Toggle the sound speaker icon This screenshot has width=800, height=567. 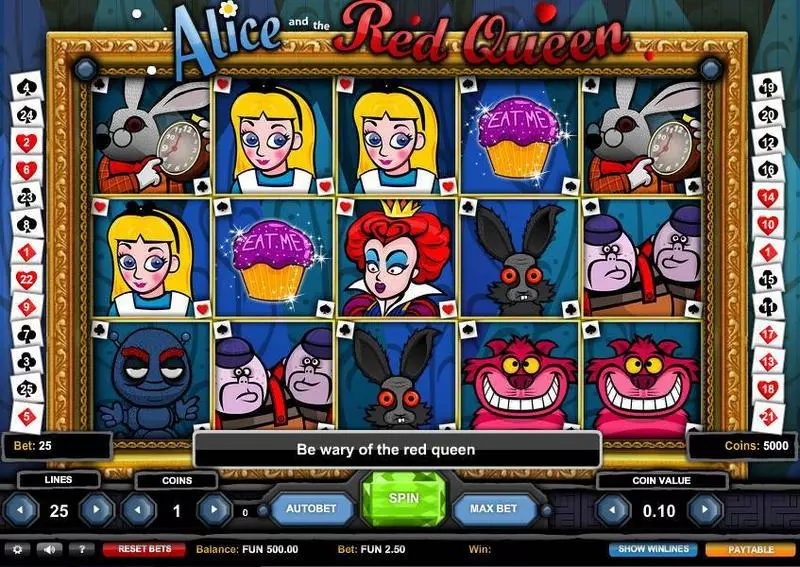point(48,549)
